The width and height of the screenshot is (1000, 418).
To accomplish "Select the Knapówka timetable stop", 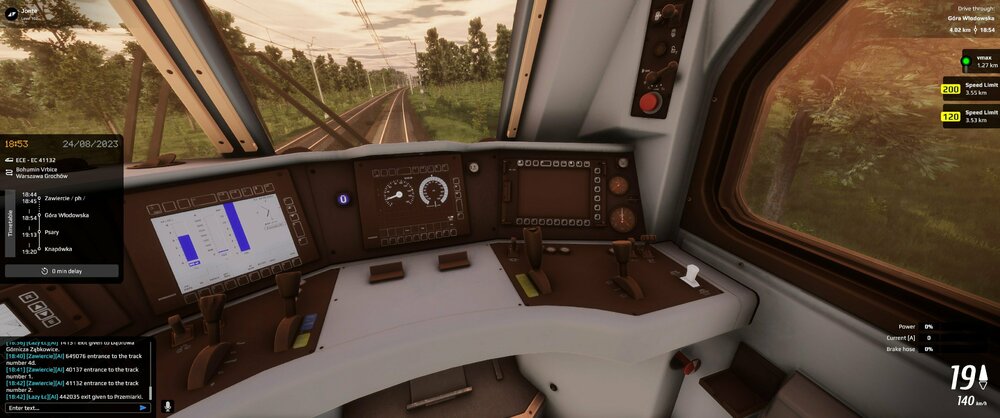I will click(x=59, y=249).
